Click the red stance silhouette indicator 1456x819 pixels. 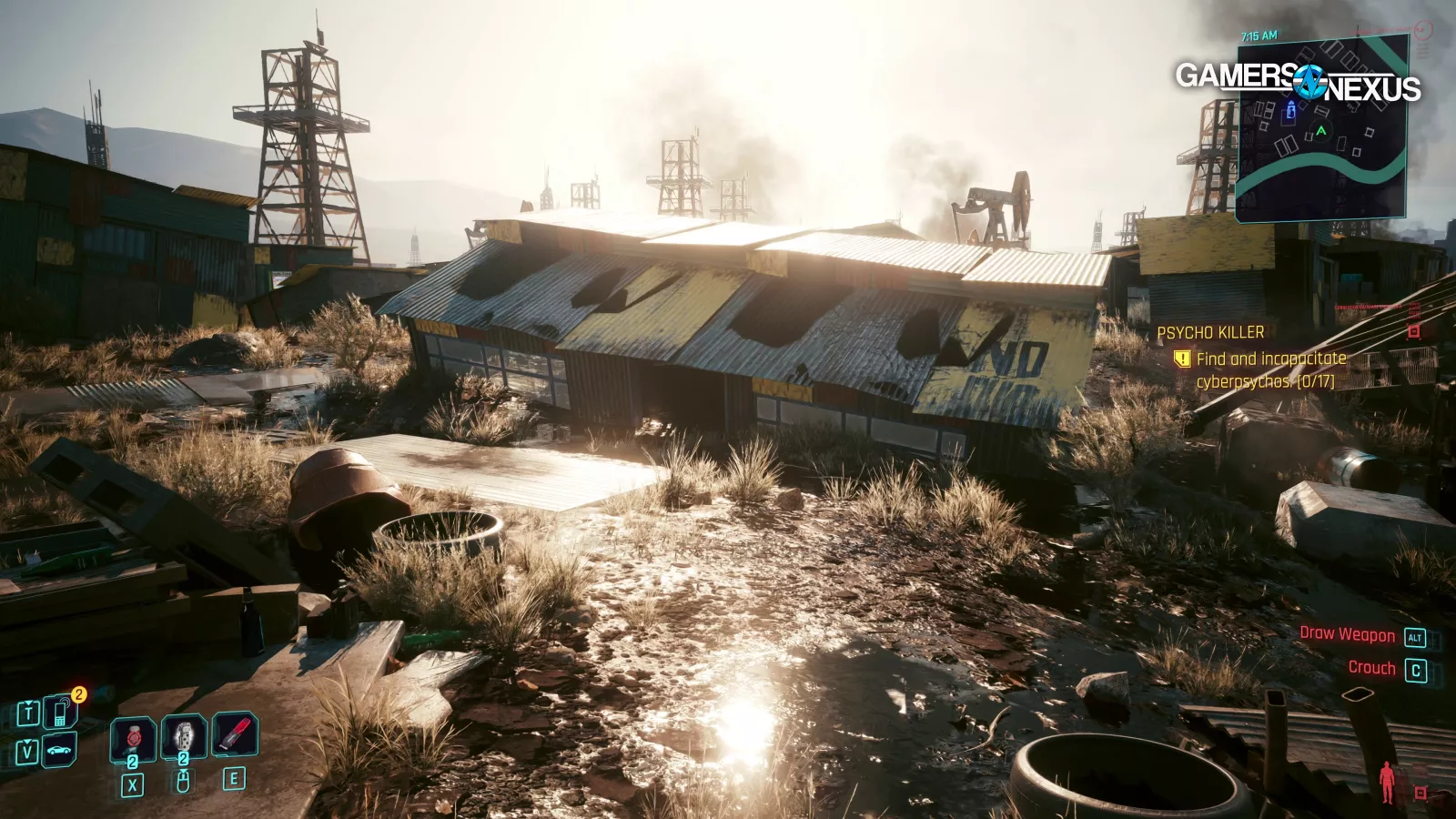[1387, 782]
